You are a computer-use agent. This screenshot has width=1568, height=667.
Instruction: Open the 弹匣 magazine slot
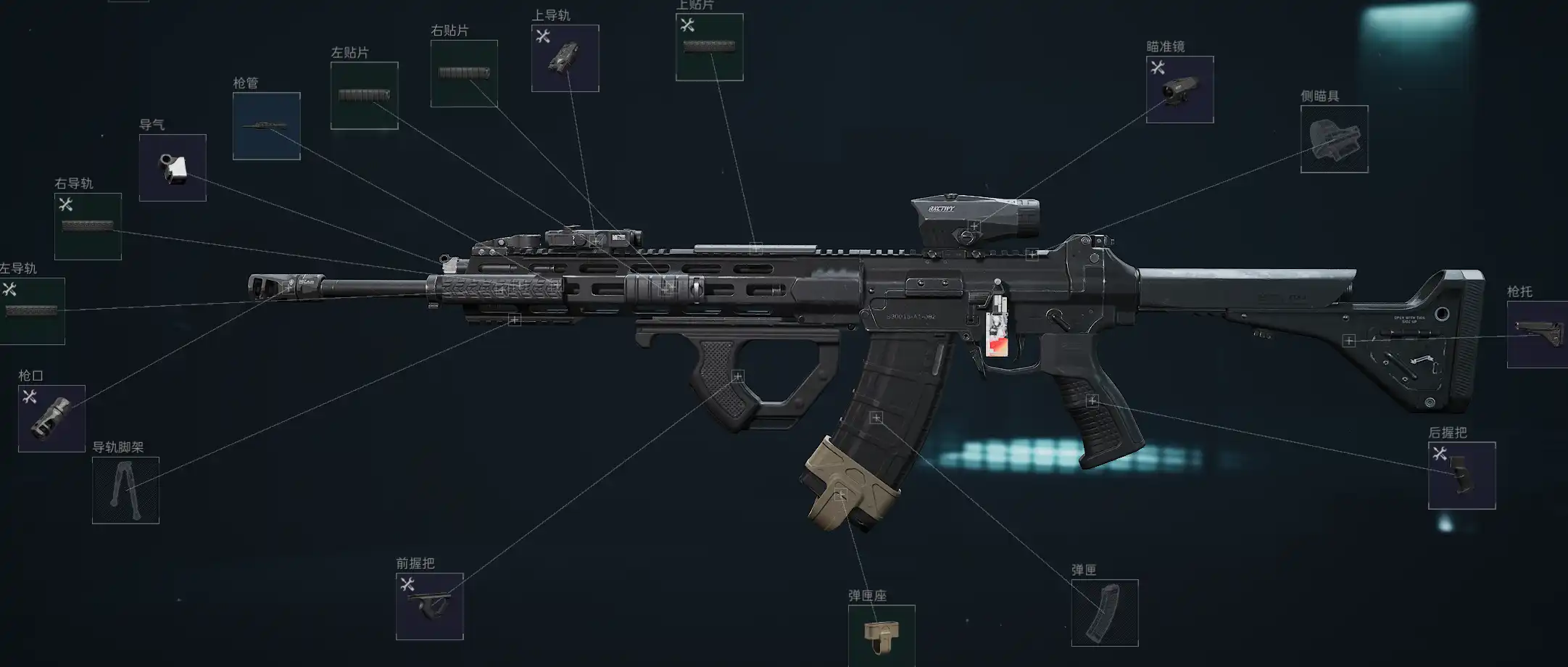1105,613
